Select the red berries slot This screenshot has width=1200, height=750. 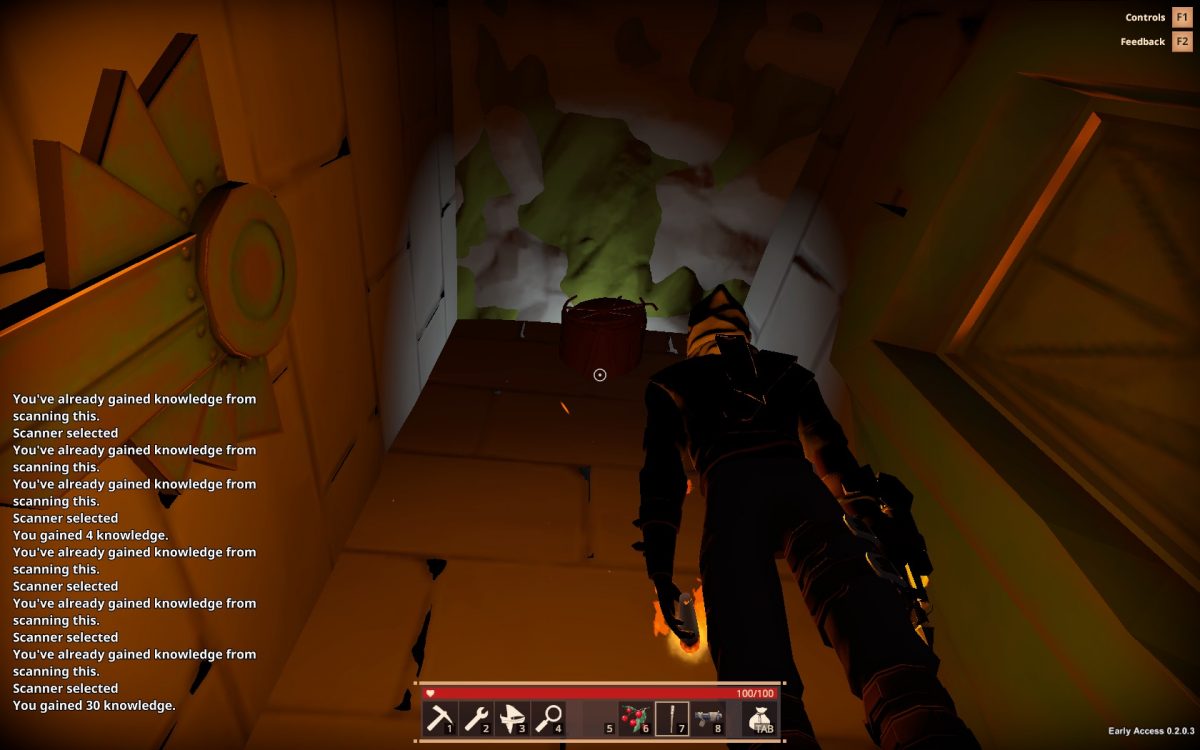click(634, 718)
